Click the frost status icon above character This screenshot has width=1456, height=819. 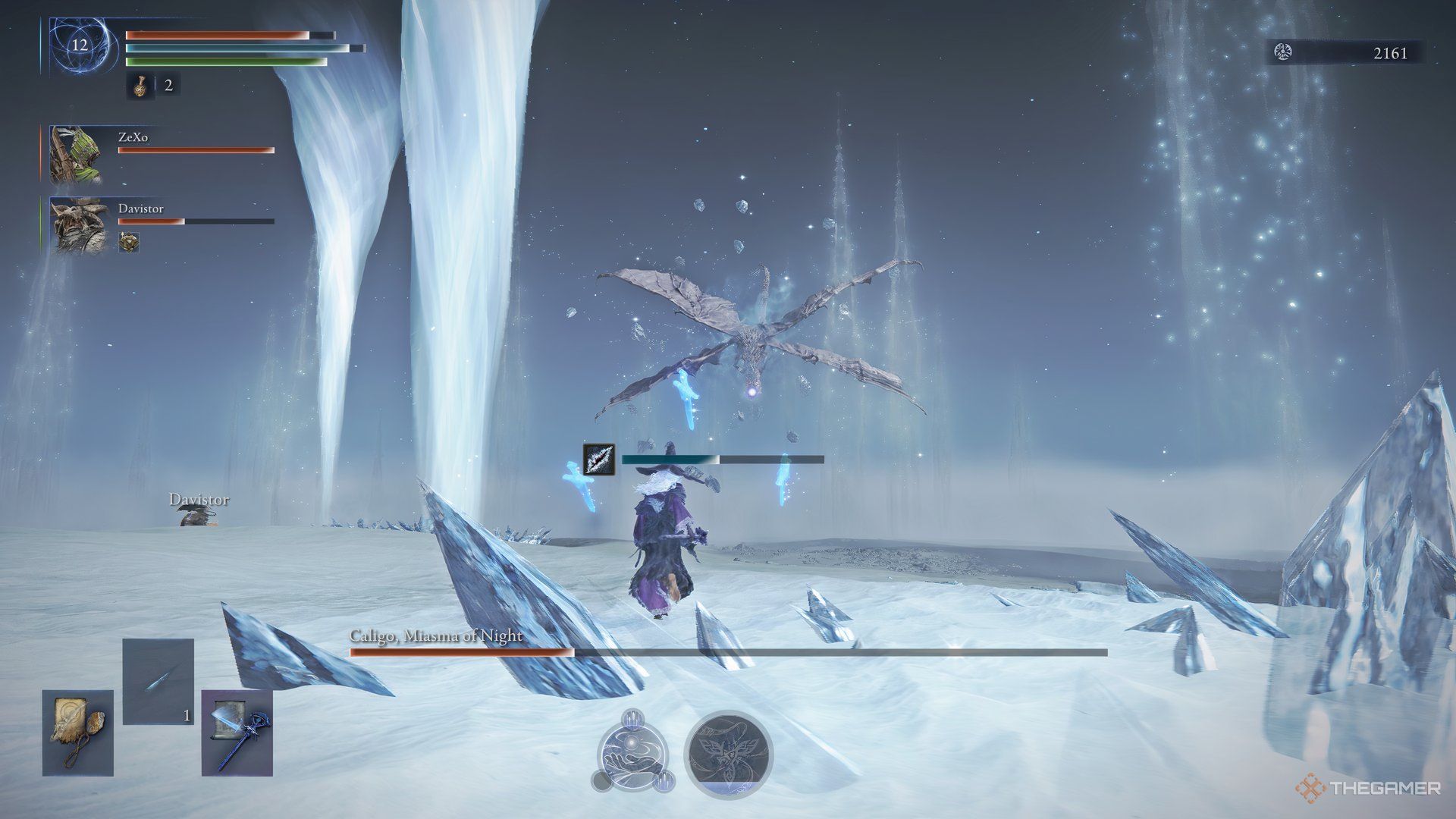tap(598, 459)
